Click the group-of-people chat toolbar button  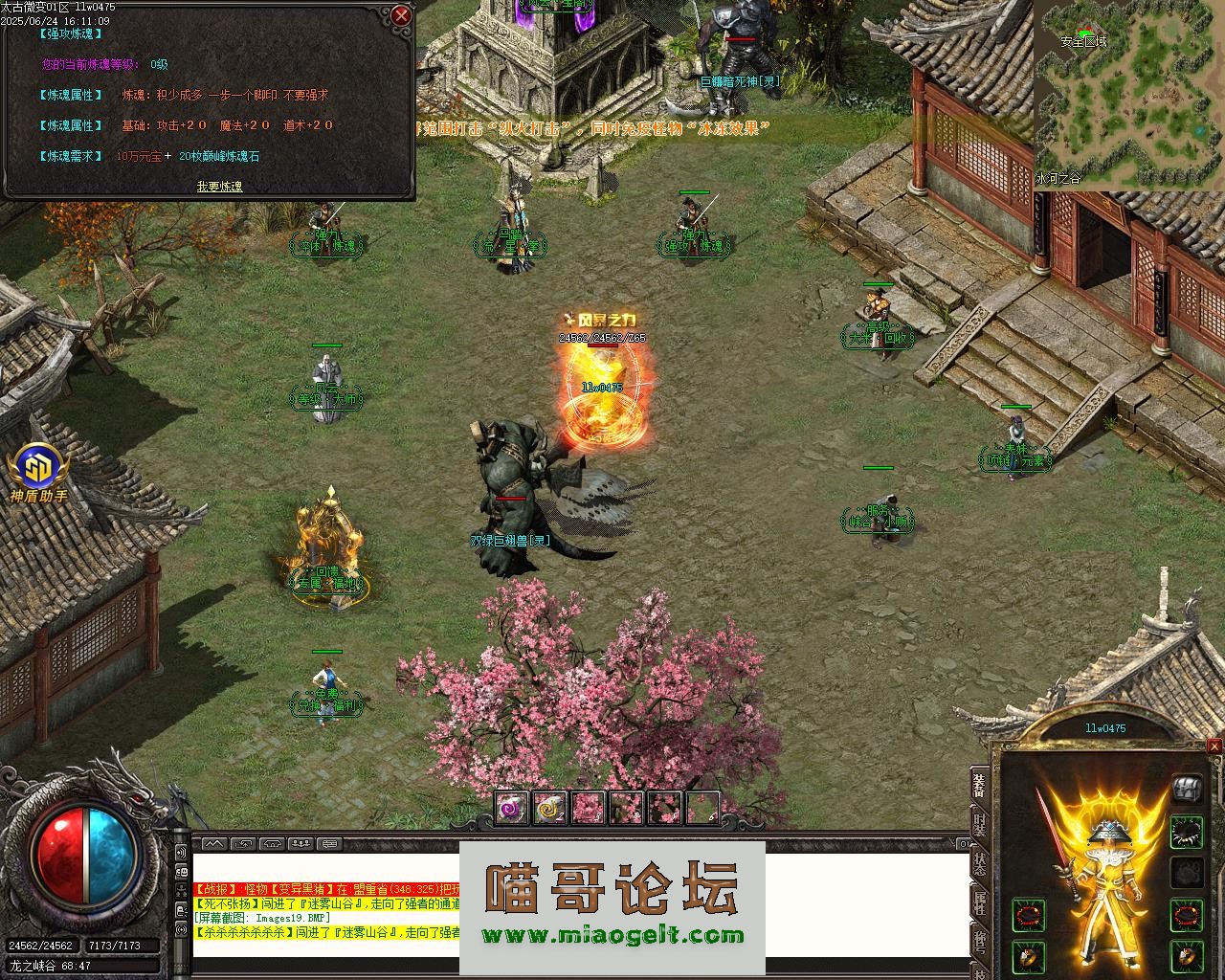coord(301,844)
